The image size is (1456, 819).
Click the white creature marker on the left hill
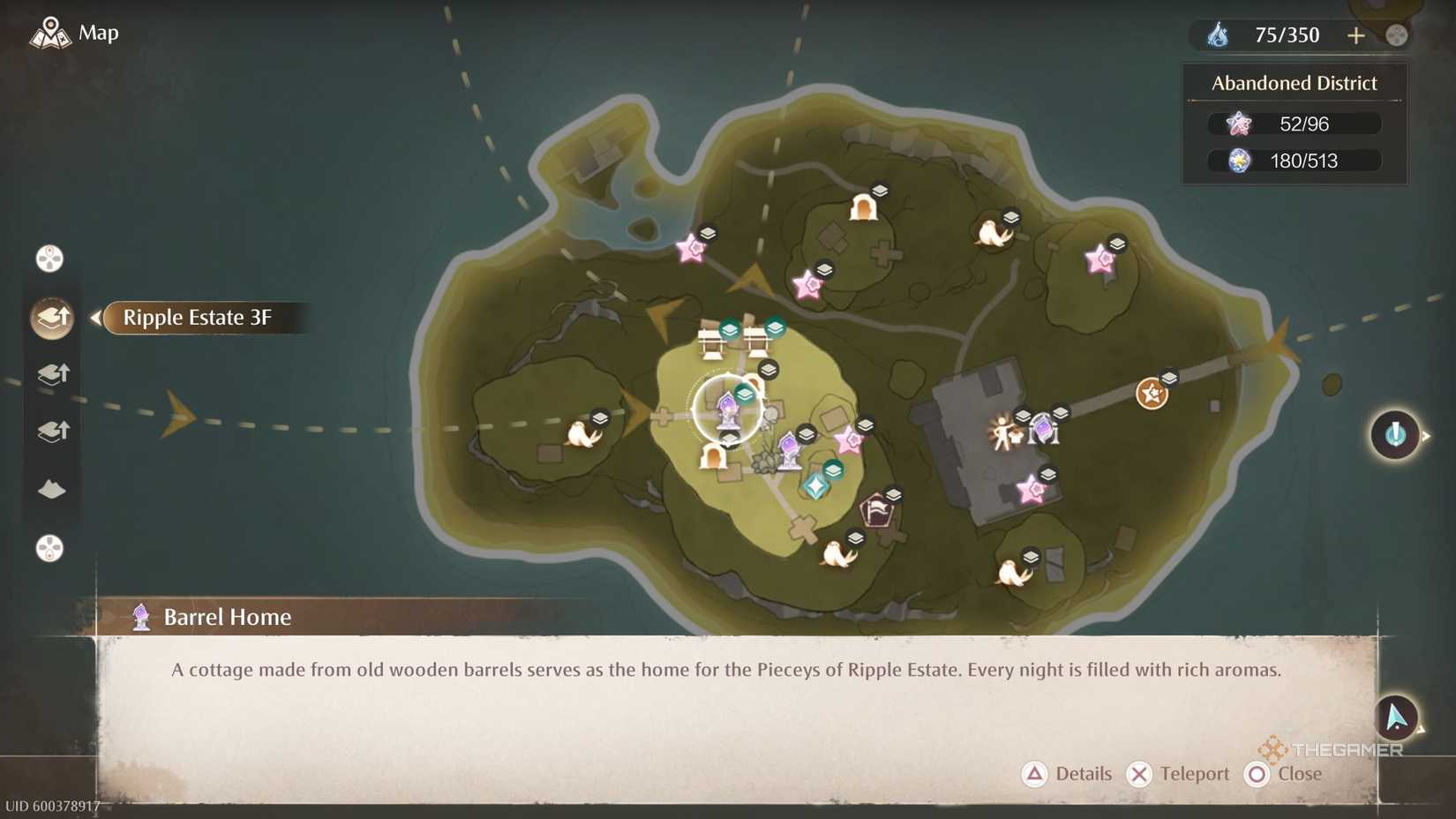point(582,436)
